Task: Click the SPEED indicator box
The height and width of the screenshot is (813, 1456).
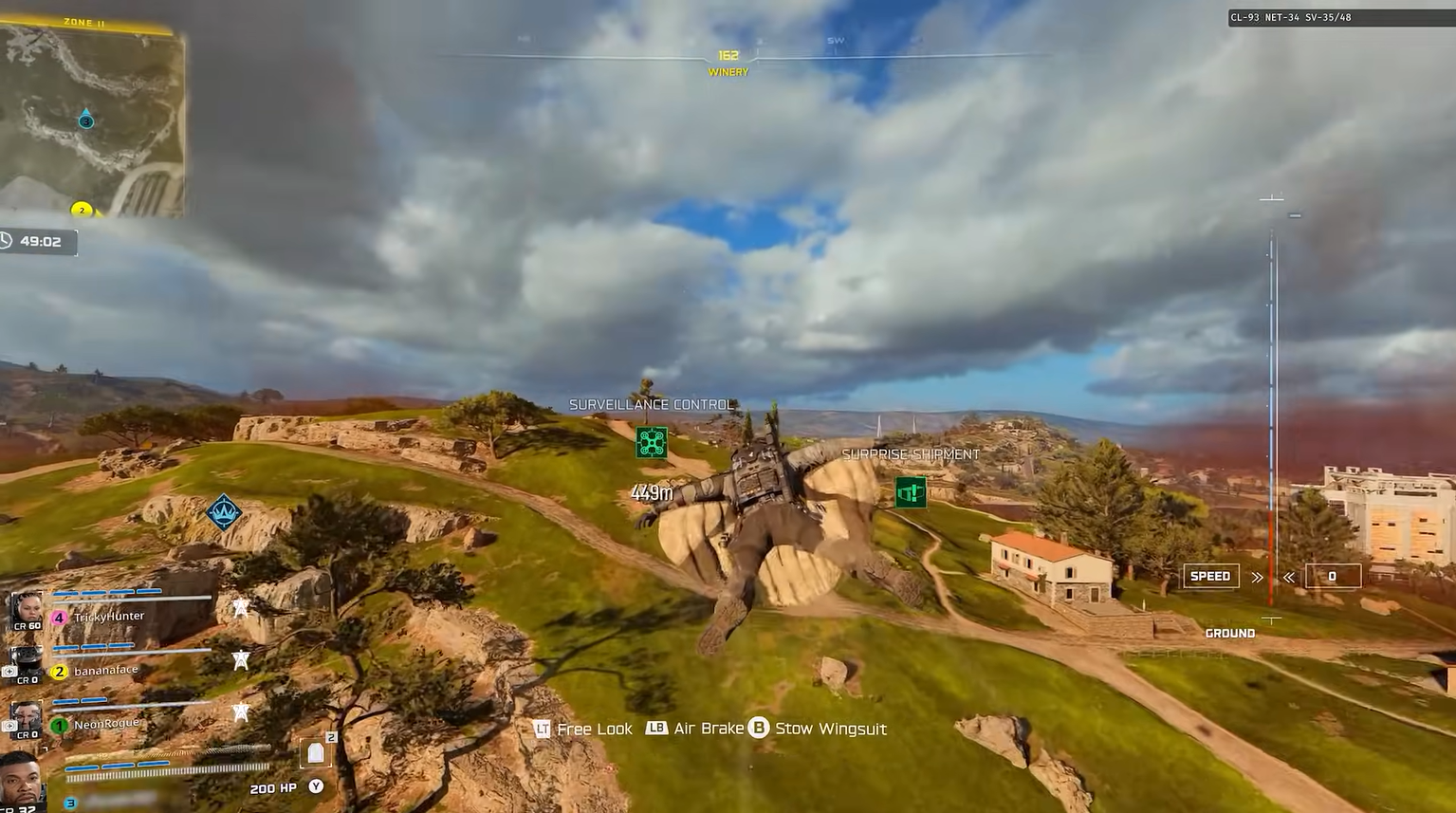Action: (x=1209, y=576)
